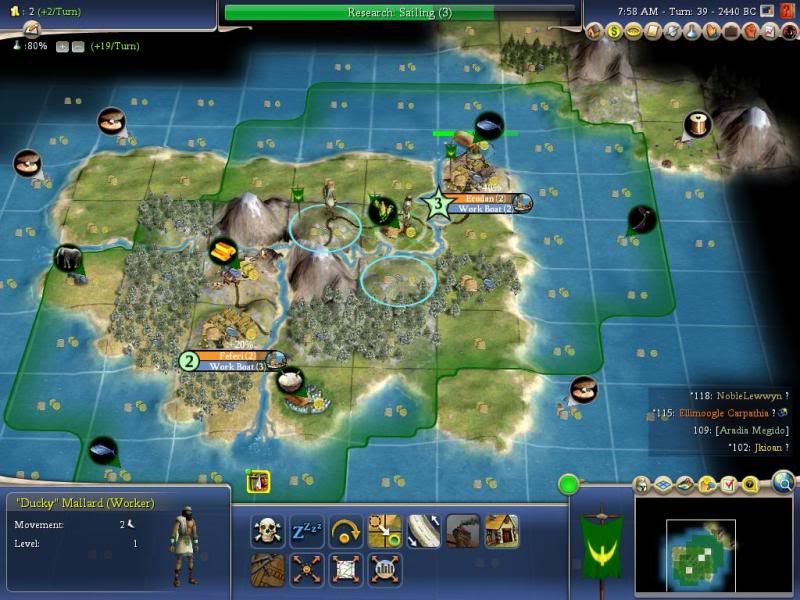Select the build road action
The height and width of the screenshot is (600, 800).
pos(424,530)
